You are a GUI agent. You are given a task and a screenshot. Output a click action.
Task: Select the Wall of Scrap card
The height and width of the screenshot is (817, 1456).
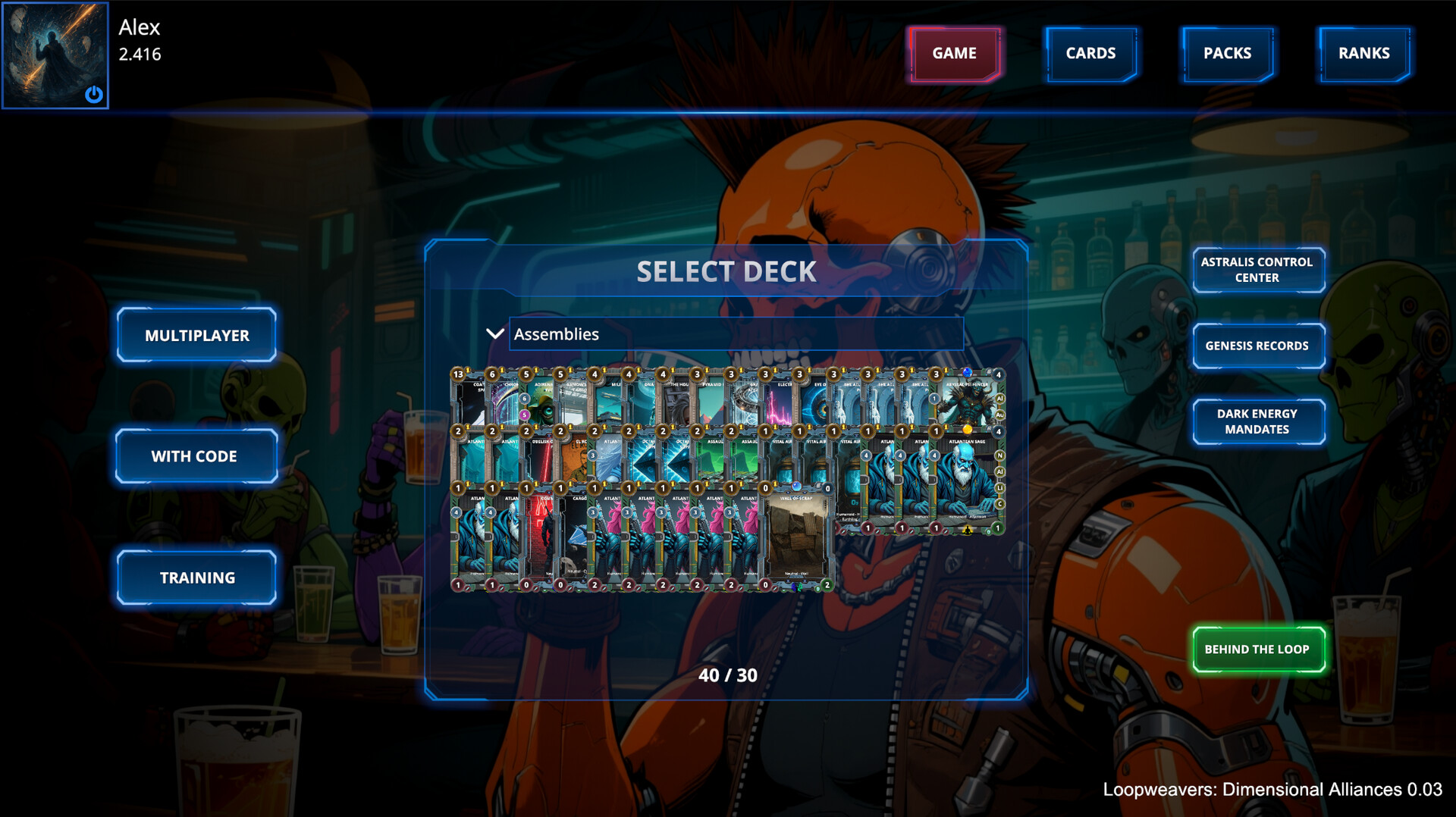click(x=796, y=538)
